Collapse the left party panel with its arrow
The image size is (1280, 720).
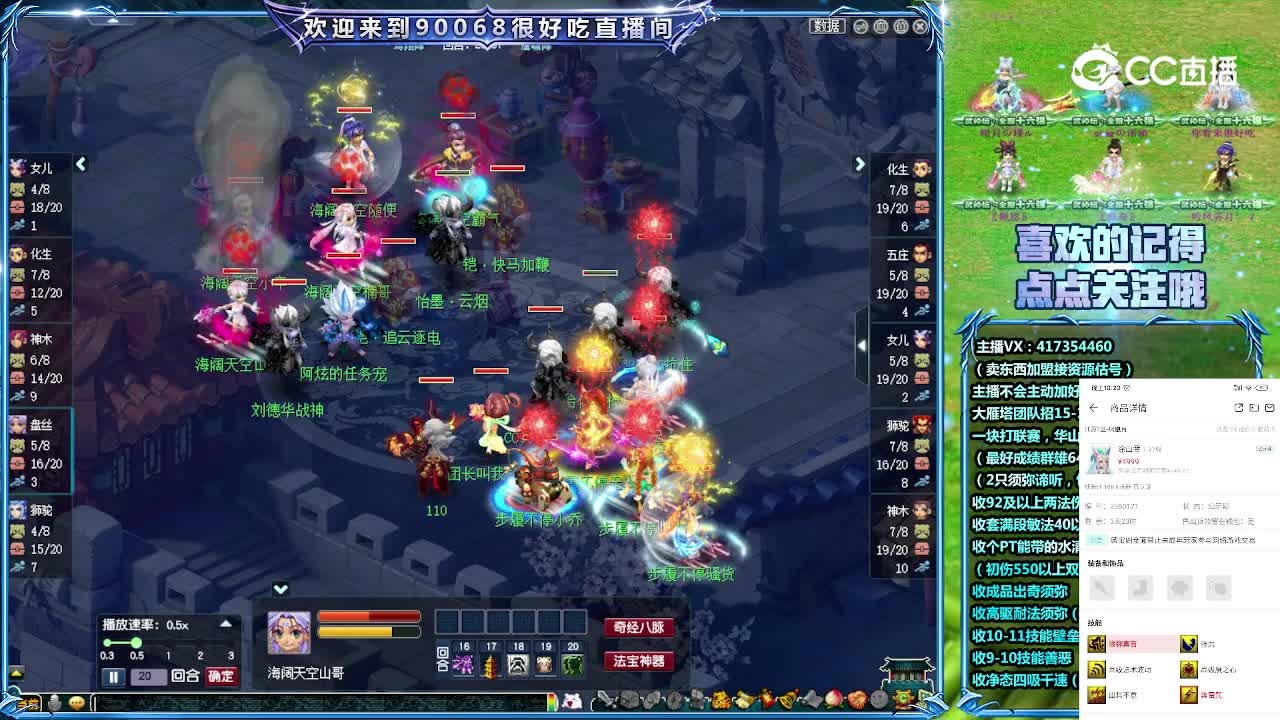[x=80, y=164]
